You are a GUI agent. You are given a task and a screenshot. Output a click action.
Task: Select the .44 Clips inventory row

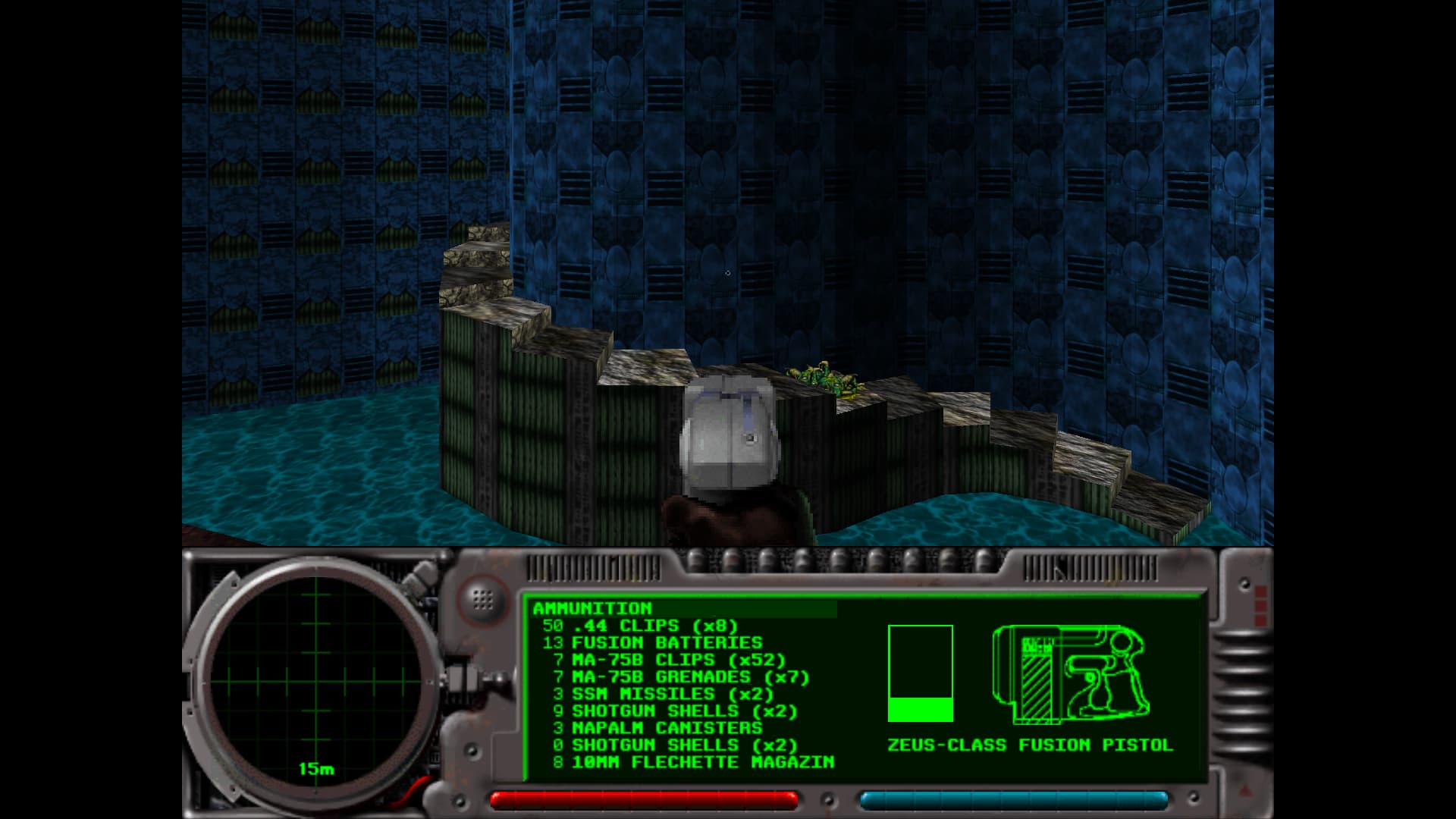640,626
